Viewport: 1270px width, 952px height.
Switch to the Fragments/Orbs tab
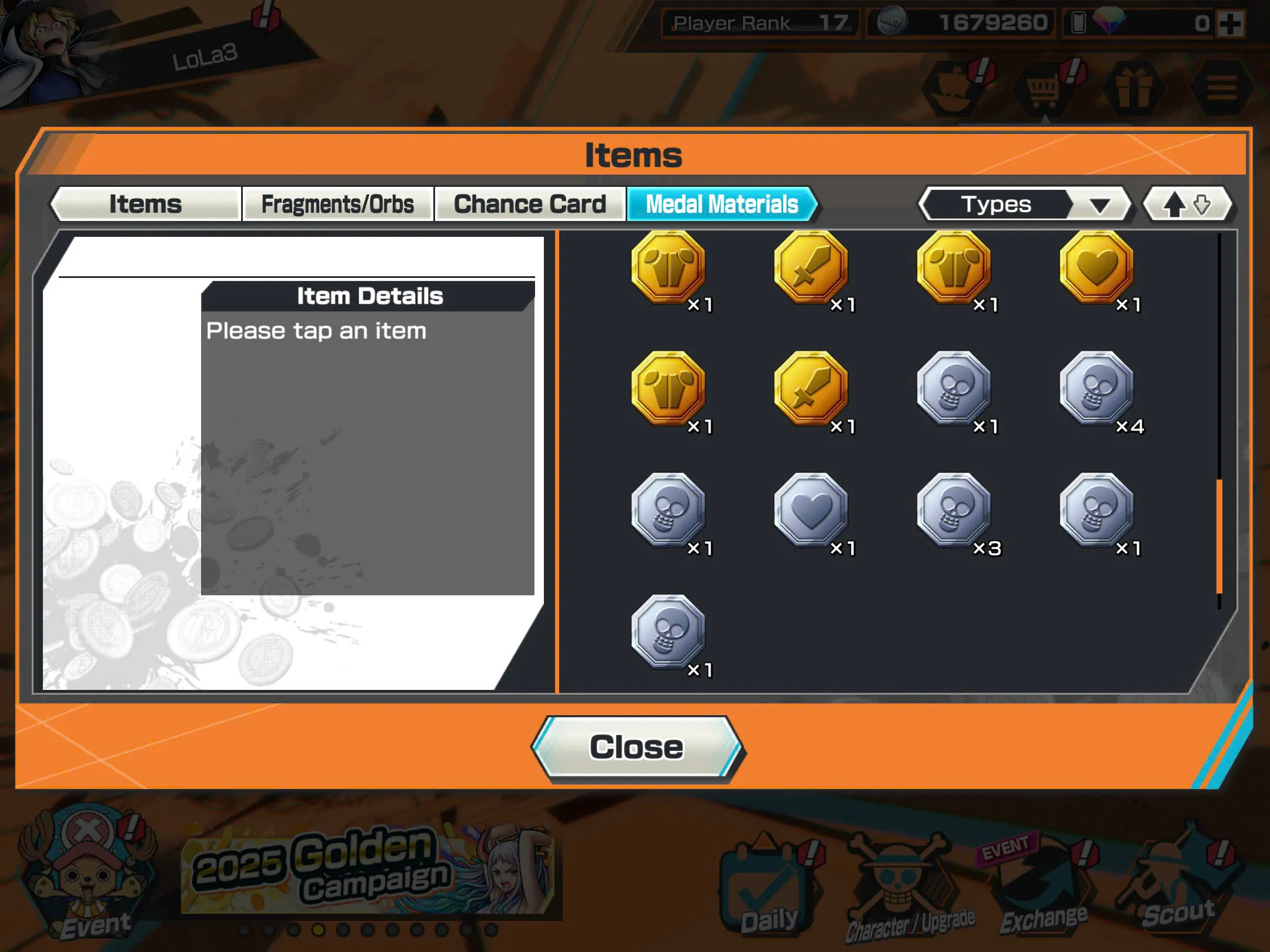click(x=339, y=204)
